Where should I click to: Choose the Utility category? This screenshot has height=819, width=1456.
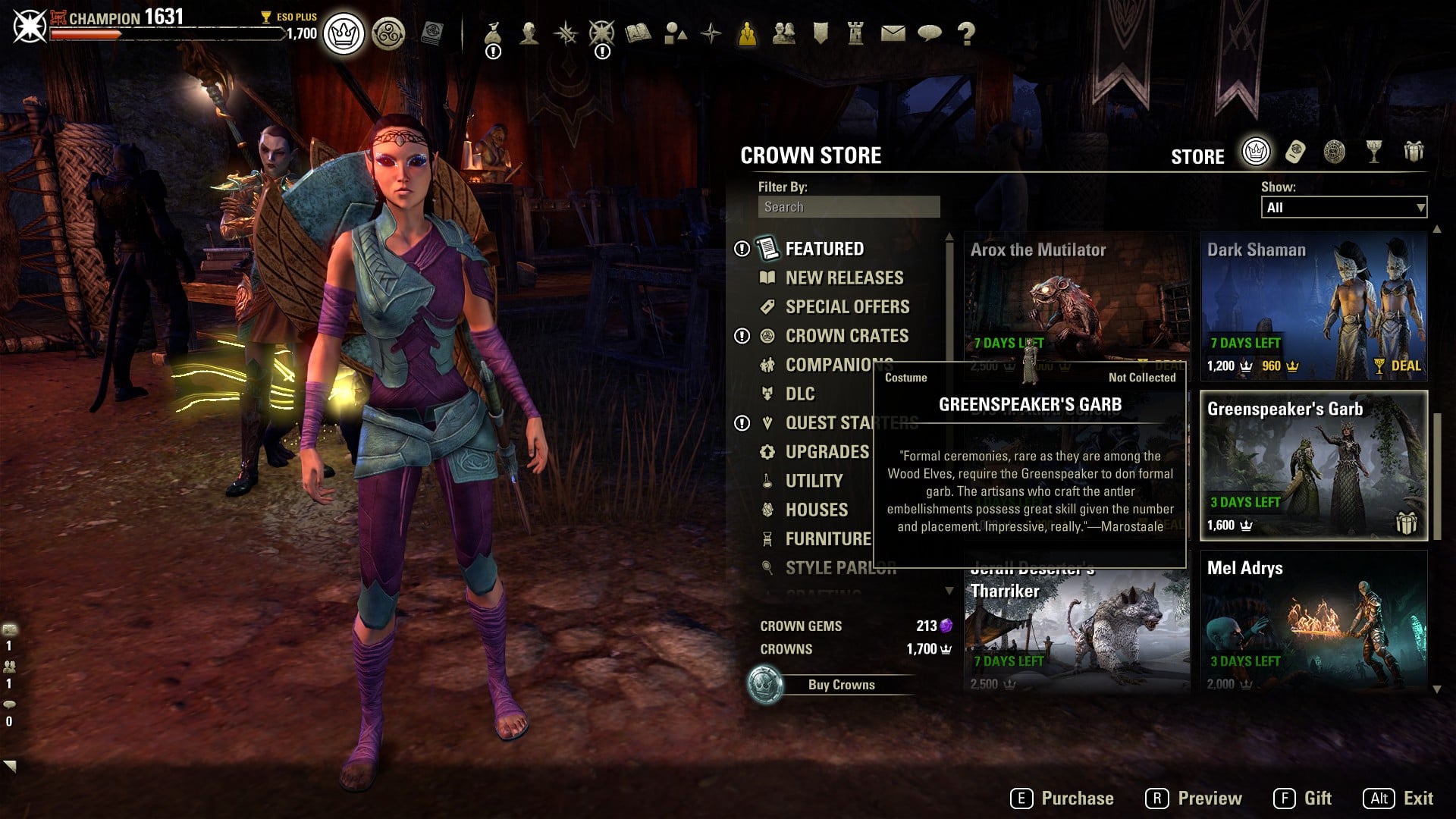[x=813, y=481]
